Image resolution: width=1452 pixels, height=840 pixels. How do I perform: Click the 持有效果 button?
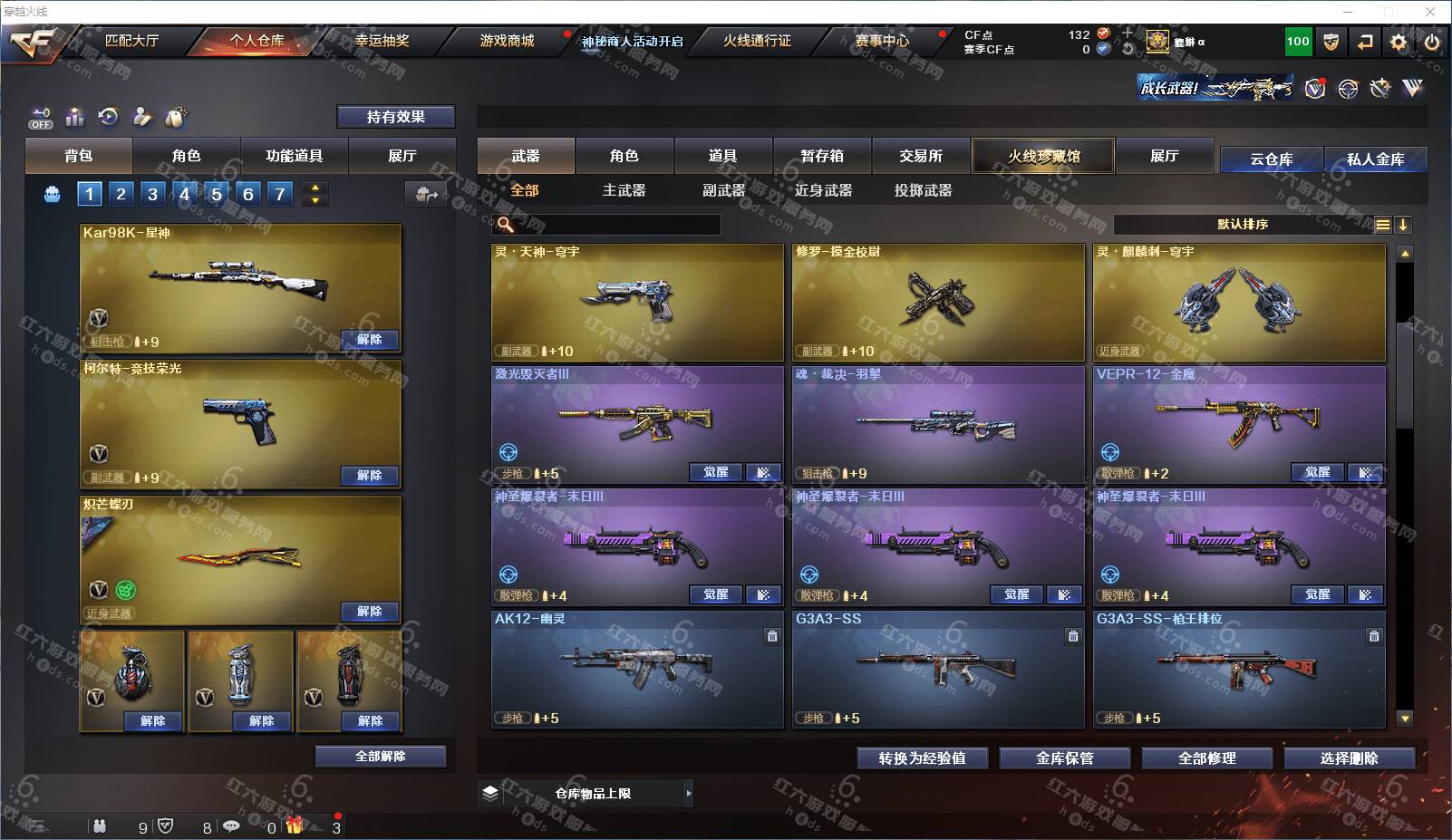(395, 117)
